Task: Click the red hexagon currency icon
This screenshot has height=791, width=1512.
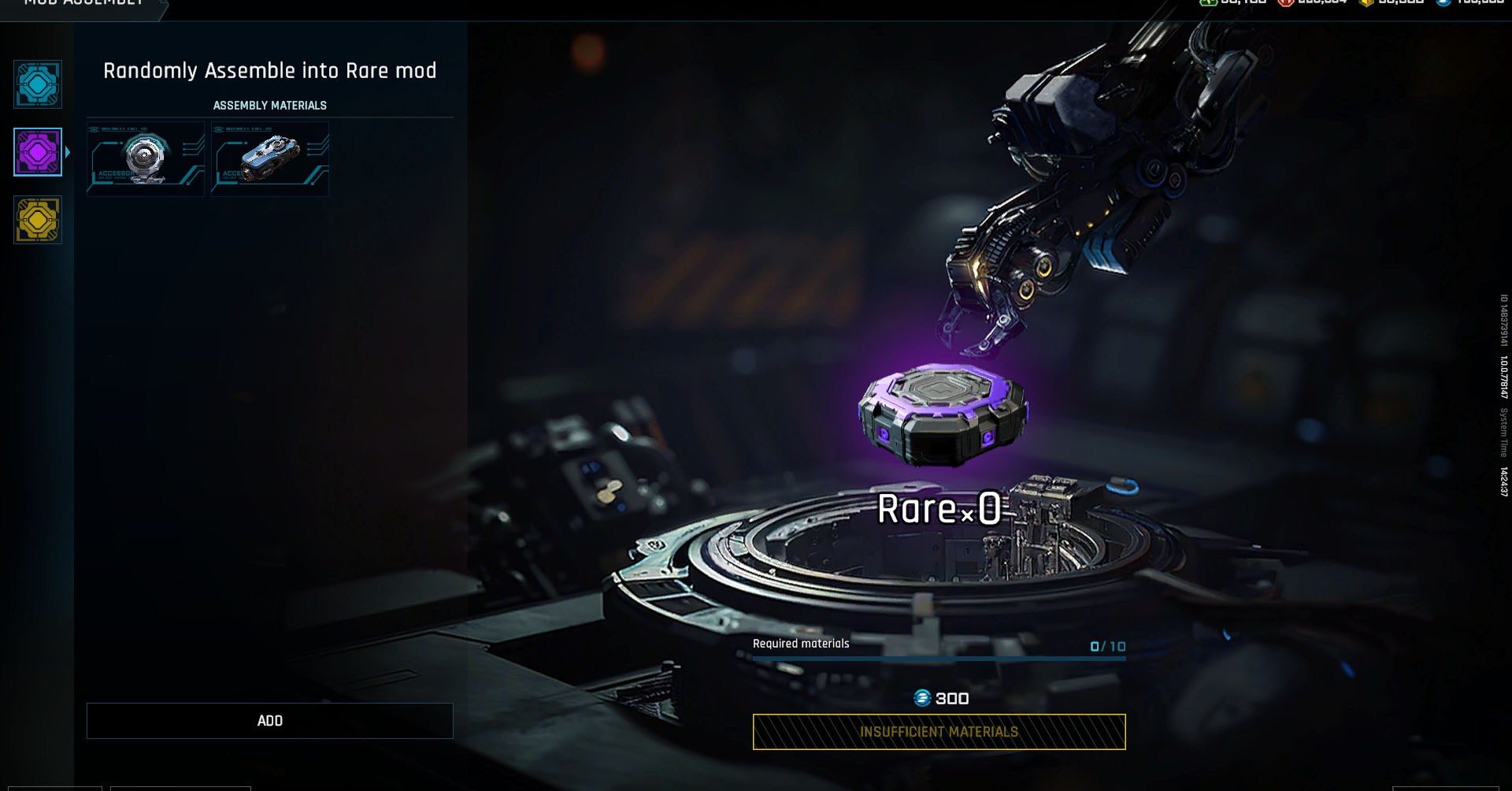Action: click(x=1287, y=4)
